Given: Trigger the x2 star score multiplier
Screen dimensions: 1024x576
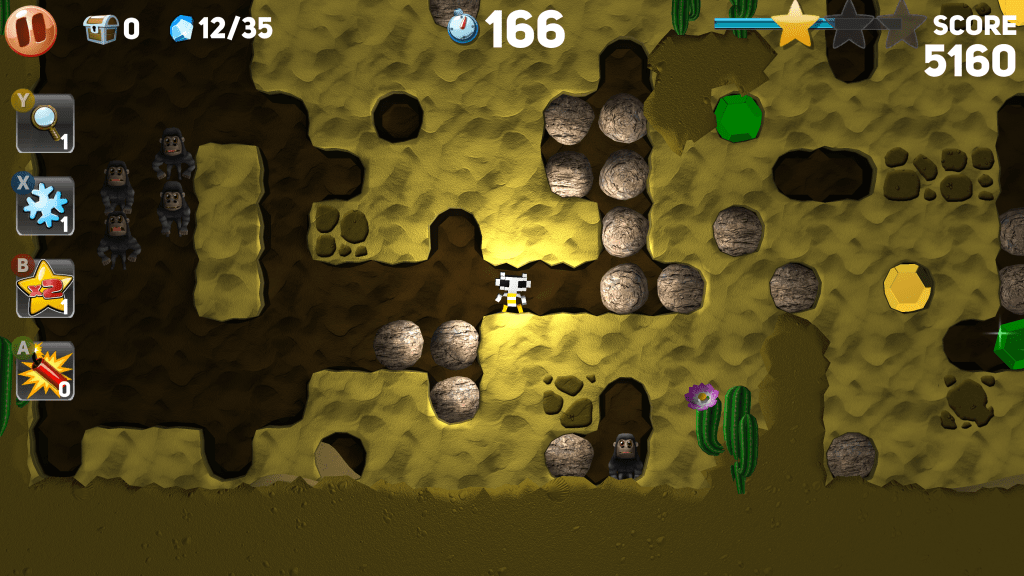Looking at the screenshot, I should pyautogui.click(x=45, y=289).
